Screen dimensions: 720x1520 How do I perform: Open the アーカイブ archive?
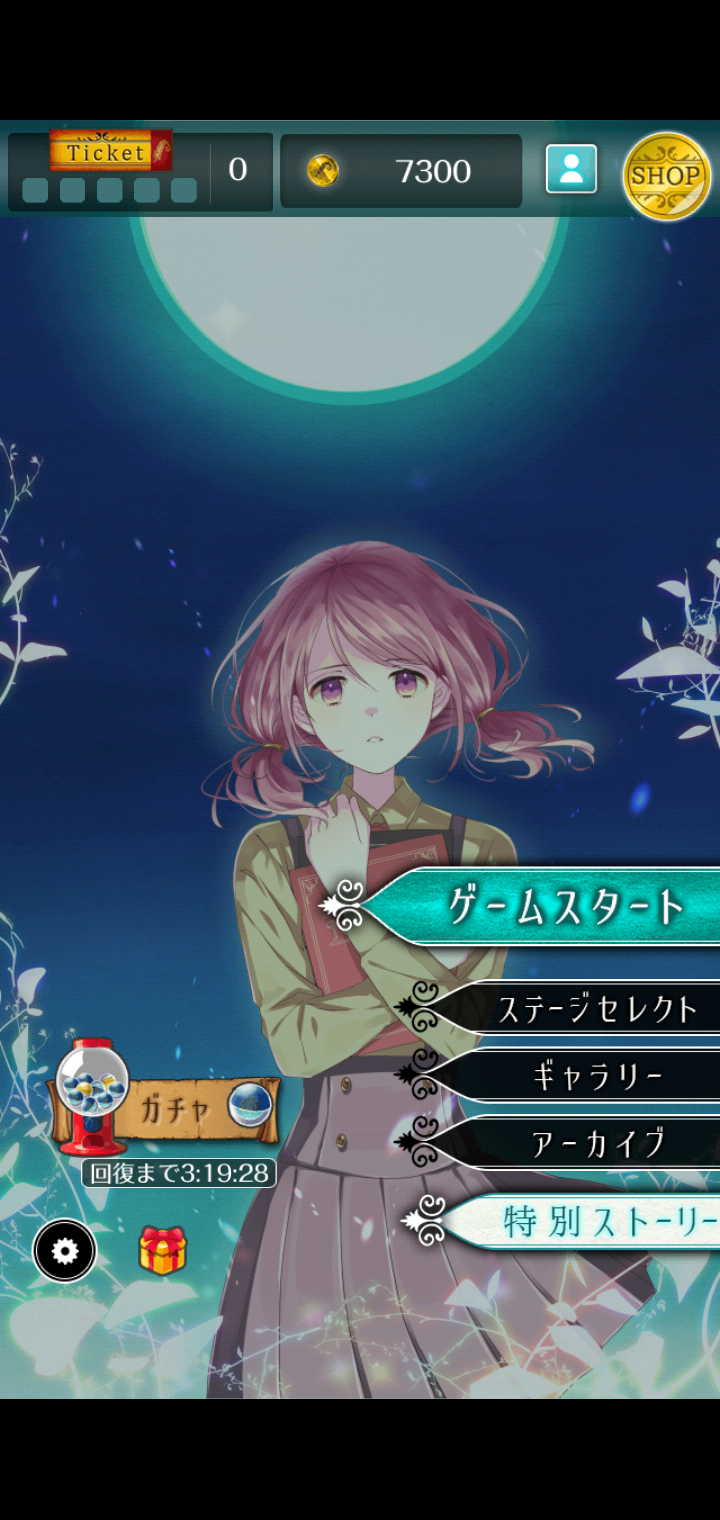(598, 1142)
